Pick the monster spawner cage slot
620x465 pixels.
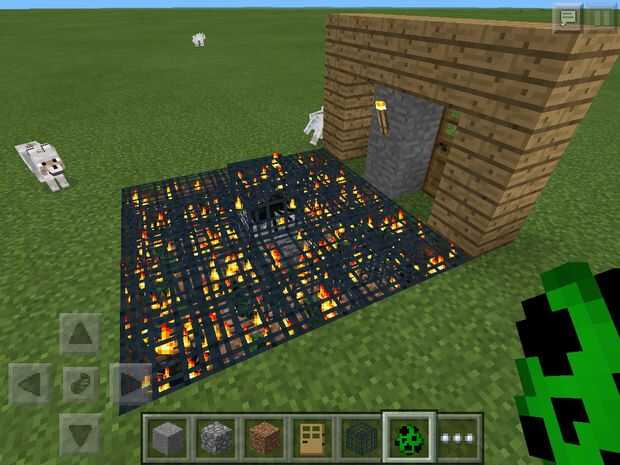360,438
